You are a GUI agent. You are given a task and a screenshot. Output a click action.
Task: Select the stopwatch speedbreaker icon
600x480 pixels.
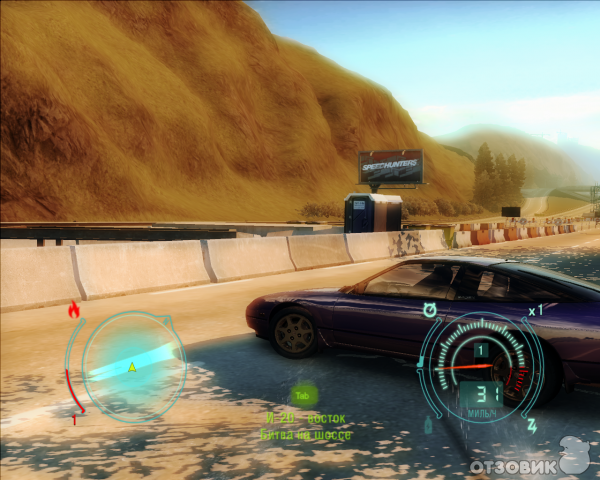click(430, 310)
